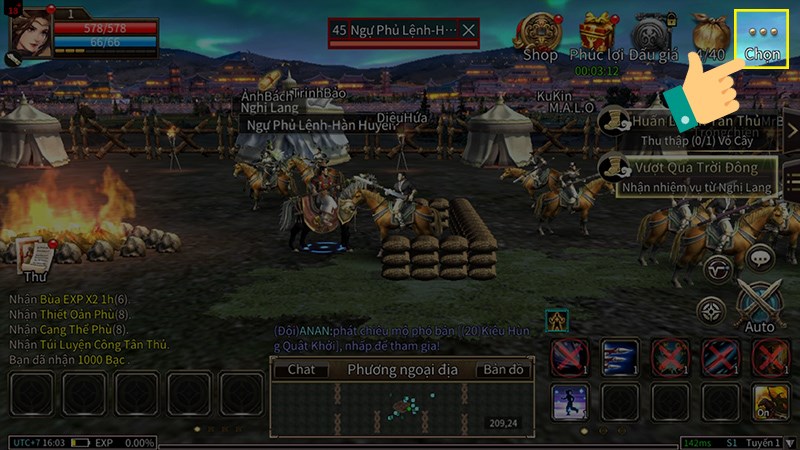Open the Phúc lợi gift box

tap(596, 37)
